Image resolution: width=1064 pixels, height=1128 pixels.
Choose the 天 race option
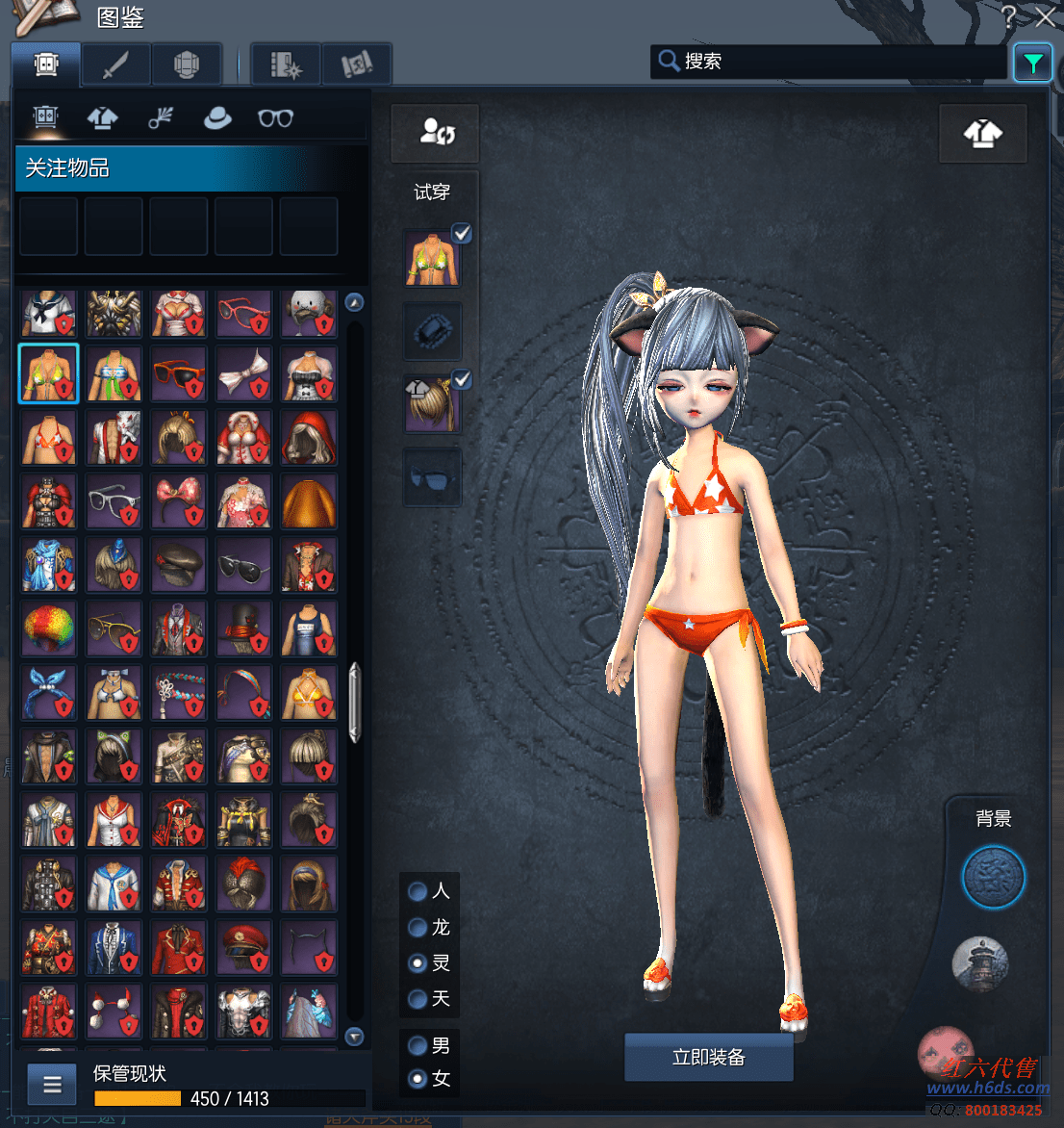coord(418,998)
